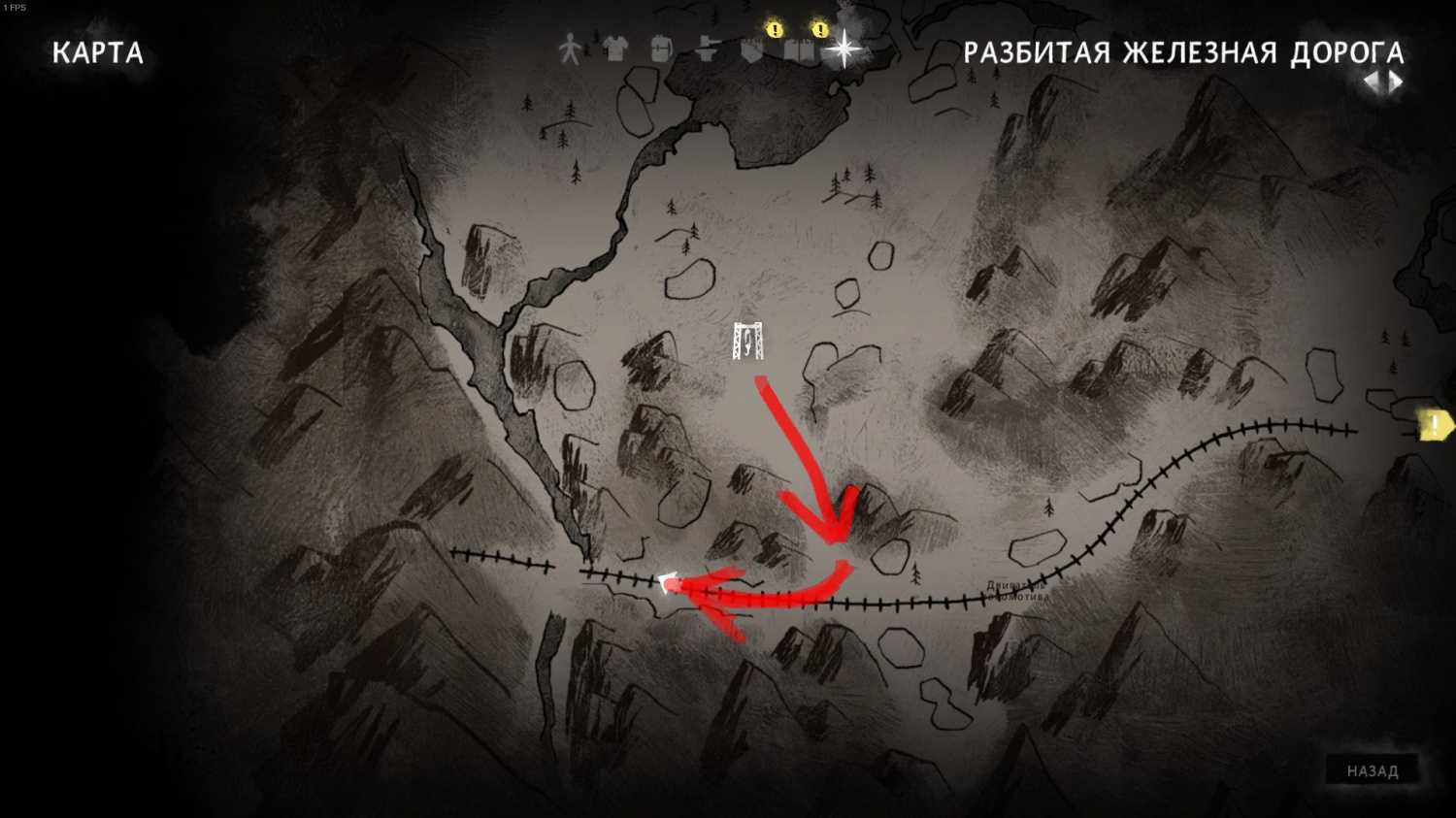The width and height of the screenshot is (1456, 818).
Task: Open the status tab with the person icon
Action: click(570, 49)
